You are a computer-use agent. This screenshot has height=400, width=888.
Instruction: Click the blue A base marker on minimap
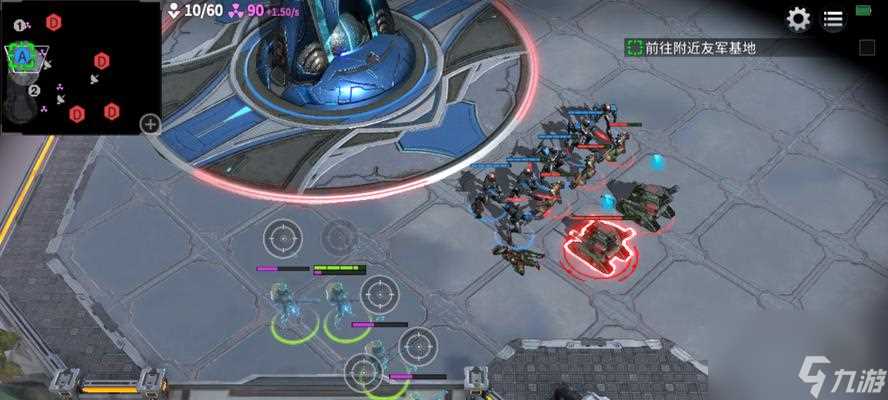22,58
